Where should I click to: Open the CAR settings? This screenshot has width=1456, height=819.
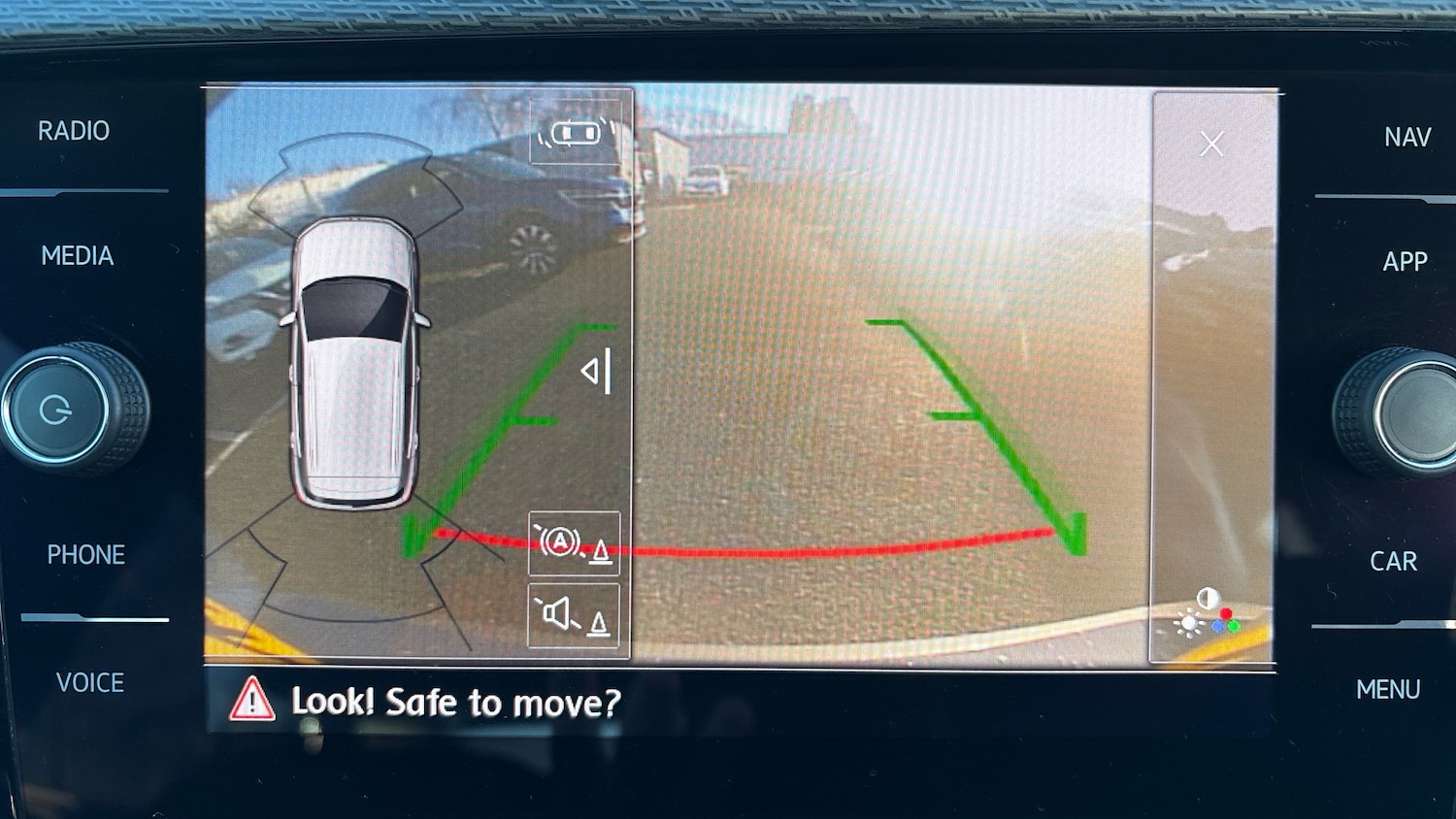[1393, 562]
